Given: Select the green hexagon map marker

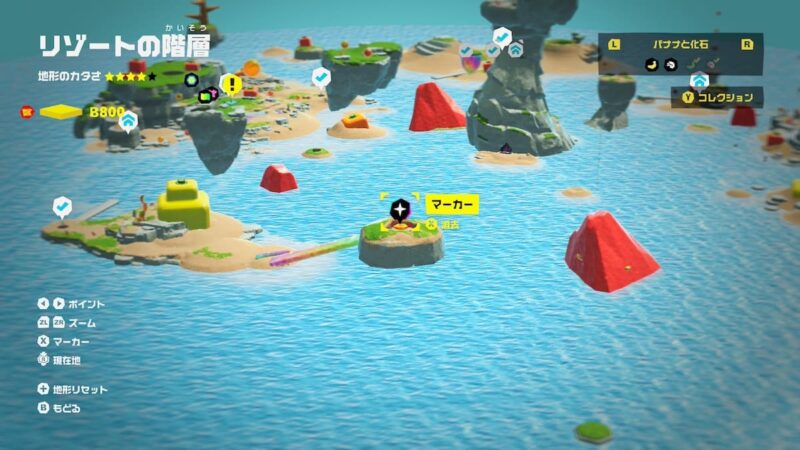Looking at the screenshot, I should (191, 80).
